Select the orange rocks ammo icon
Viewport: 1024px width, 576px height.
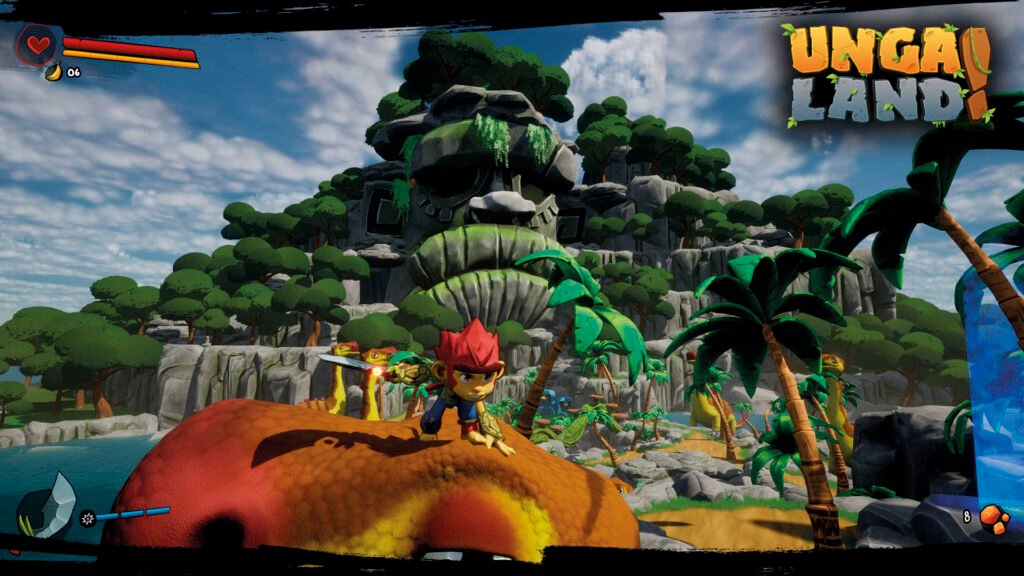[993, 518]
